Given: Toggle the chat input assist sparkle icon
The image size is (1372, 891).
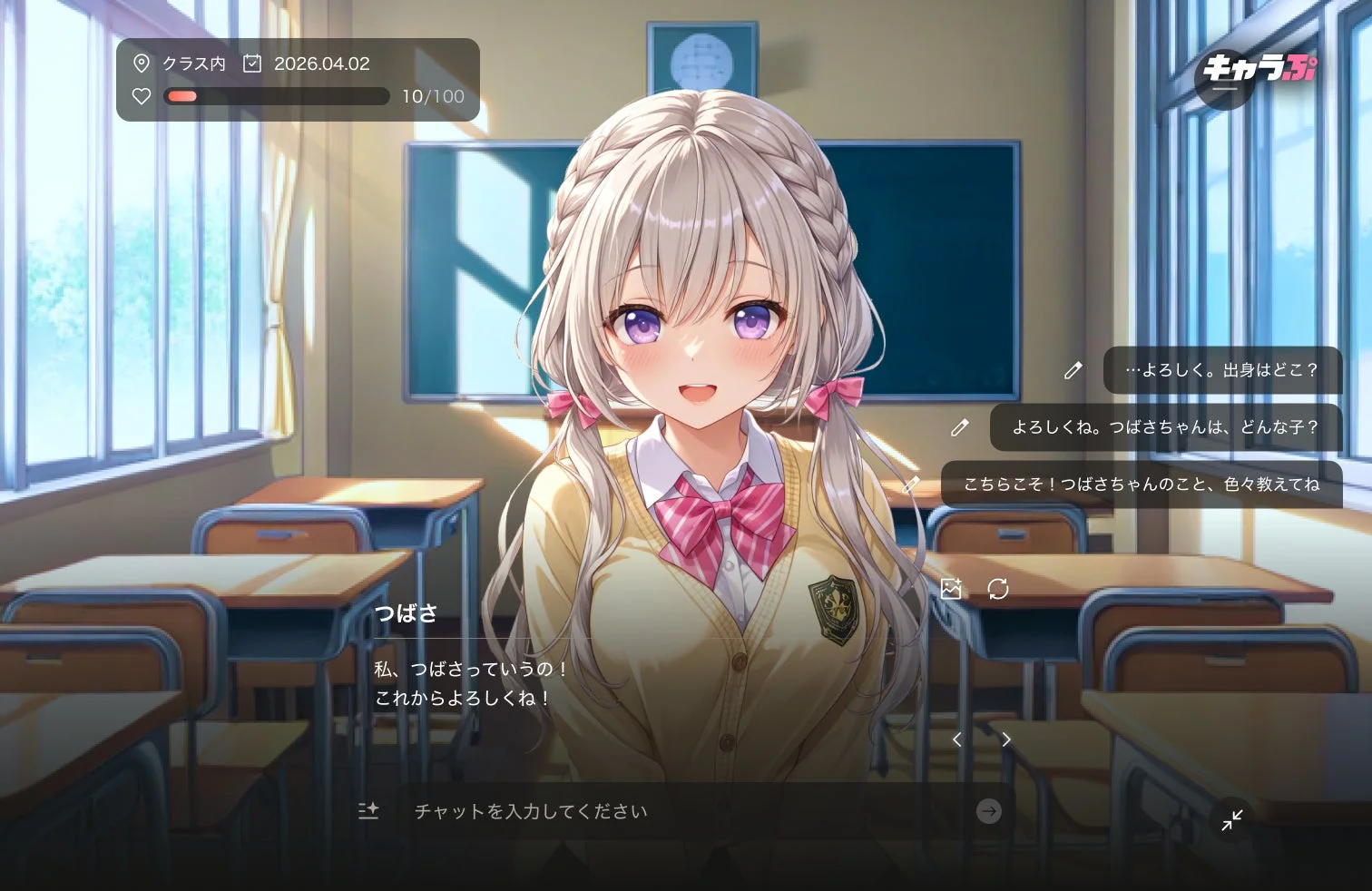Looking at the screenshot, I should [x=368, y=812].
